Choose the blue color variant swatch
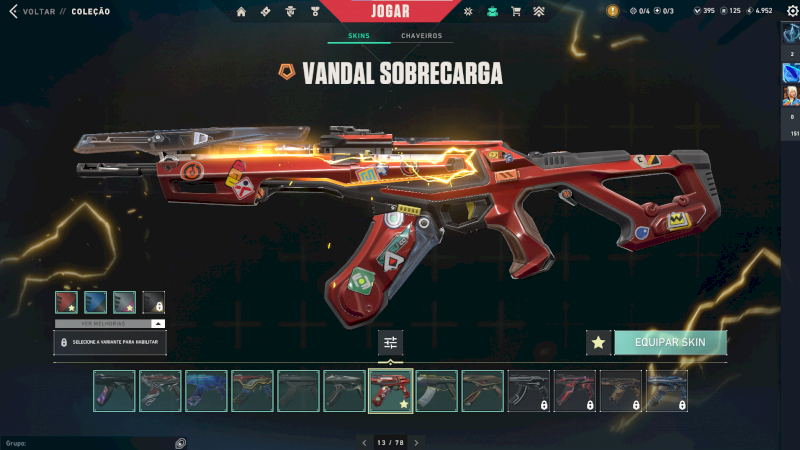The width and height of the screenshot is (800, 450). pyautogui.click(x=95, y=301)
